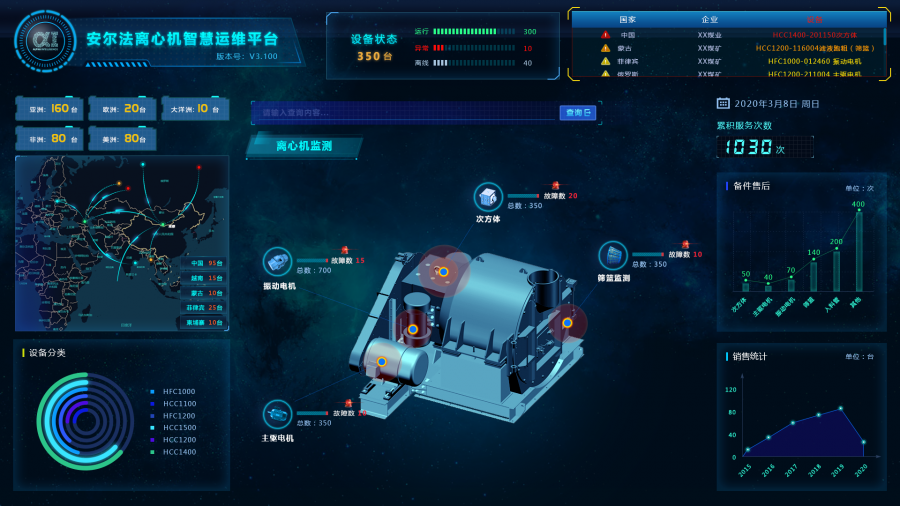Open the 振动电机 component icon
900x506 pixels.
point(277,262)
